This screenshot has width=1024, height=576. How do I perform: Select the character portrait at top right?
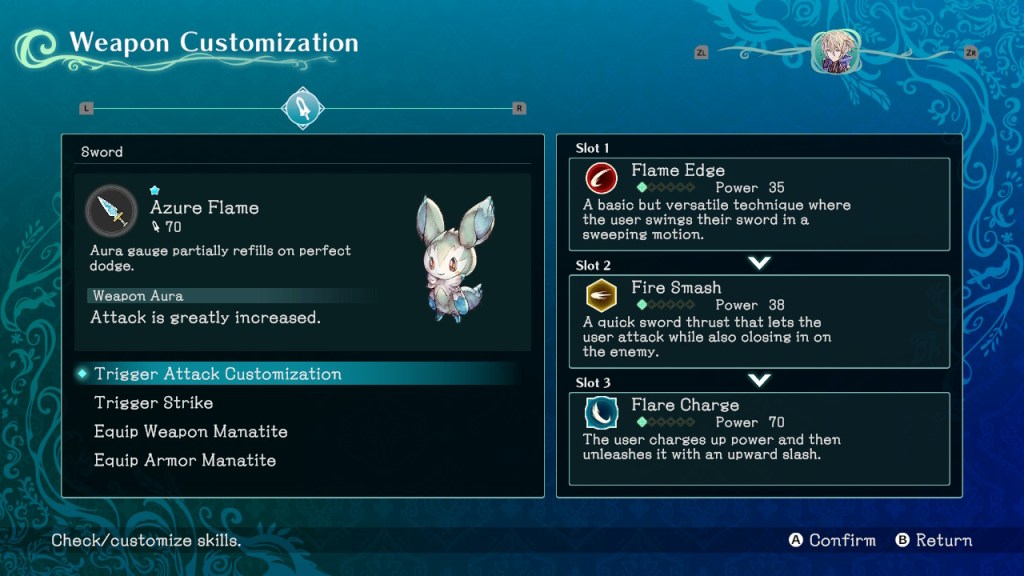coord(835,52)
